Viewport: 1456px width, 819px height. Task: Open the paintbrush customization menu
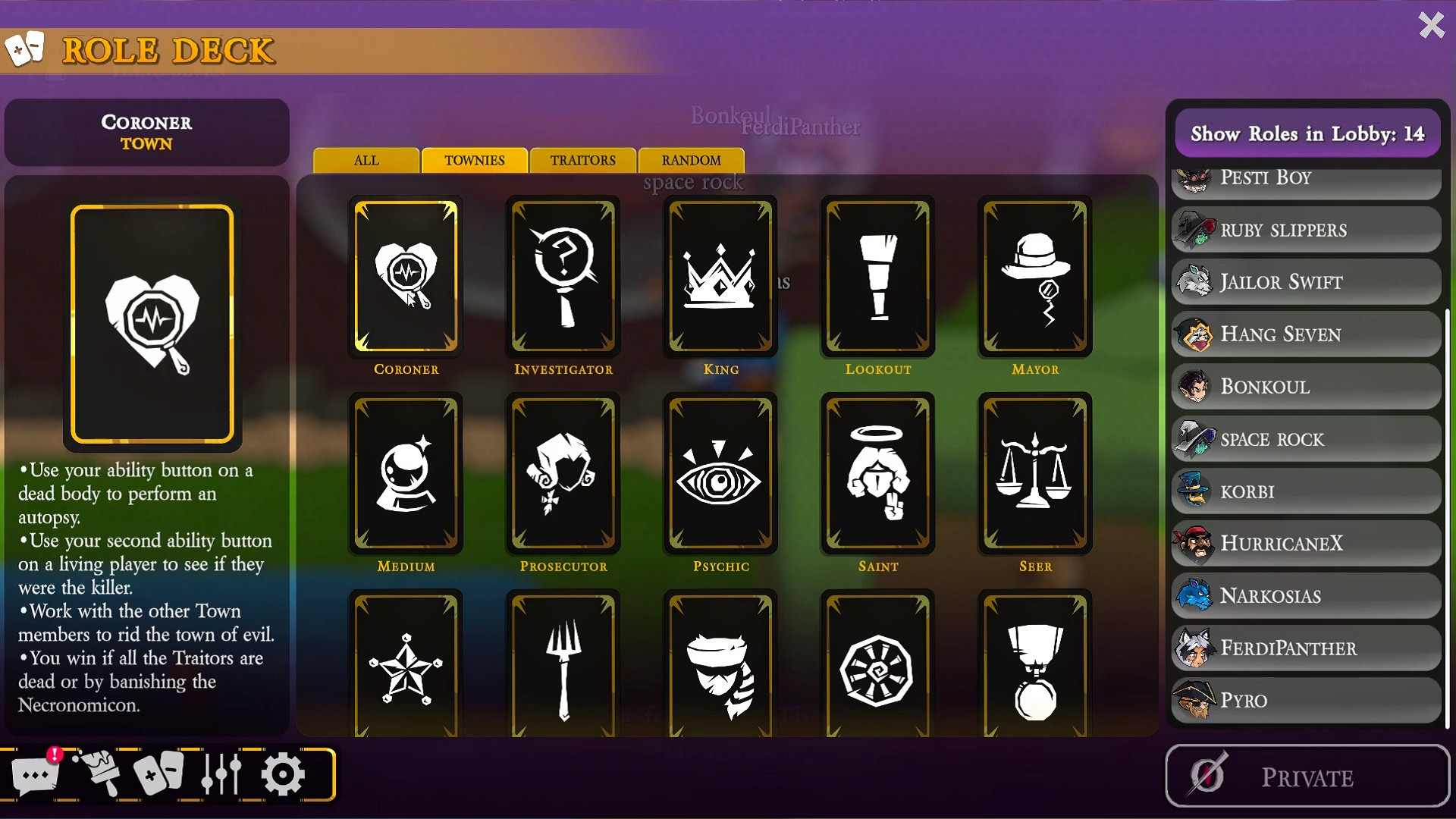(x=101, y=773)
